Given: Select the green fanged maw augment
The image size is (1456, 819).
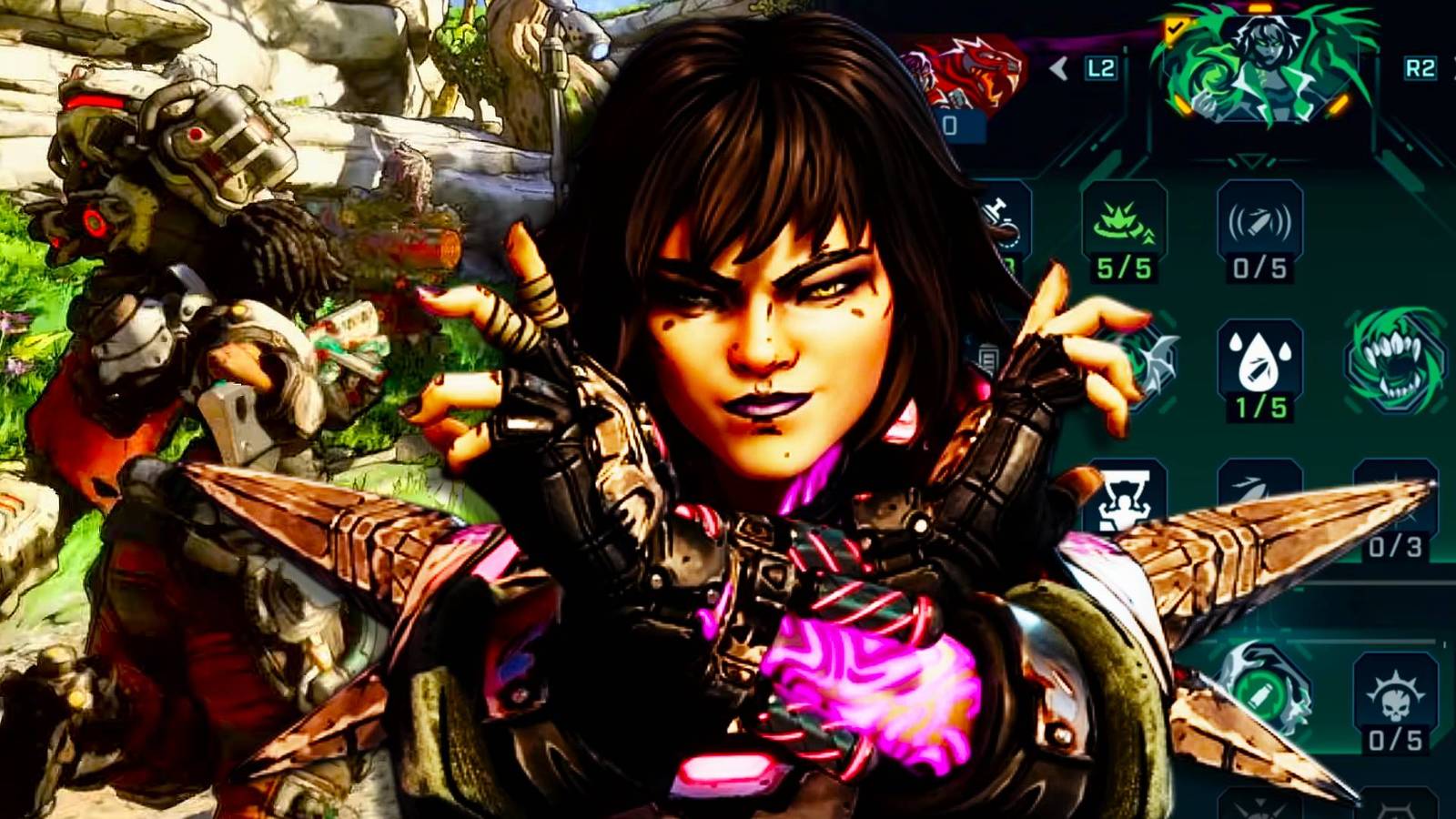Looking at the screenshot, I should pyautogui.click(x=1396, y=359).
